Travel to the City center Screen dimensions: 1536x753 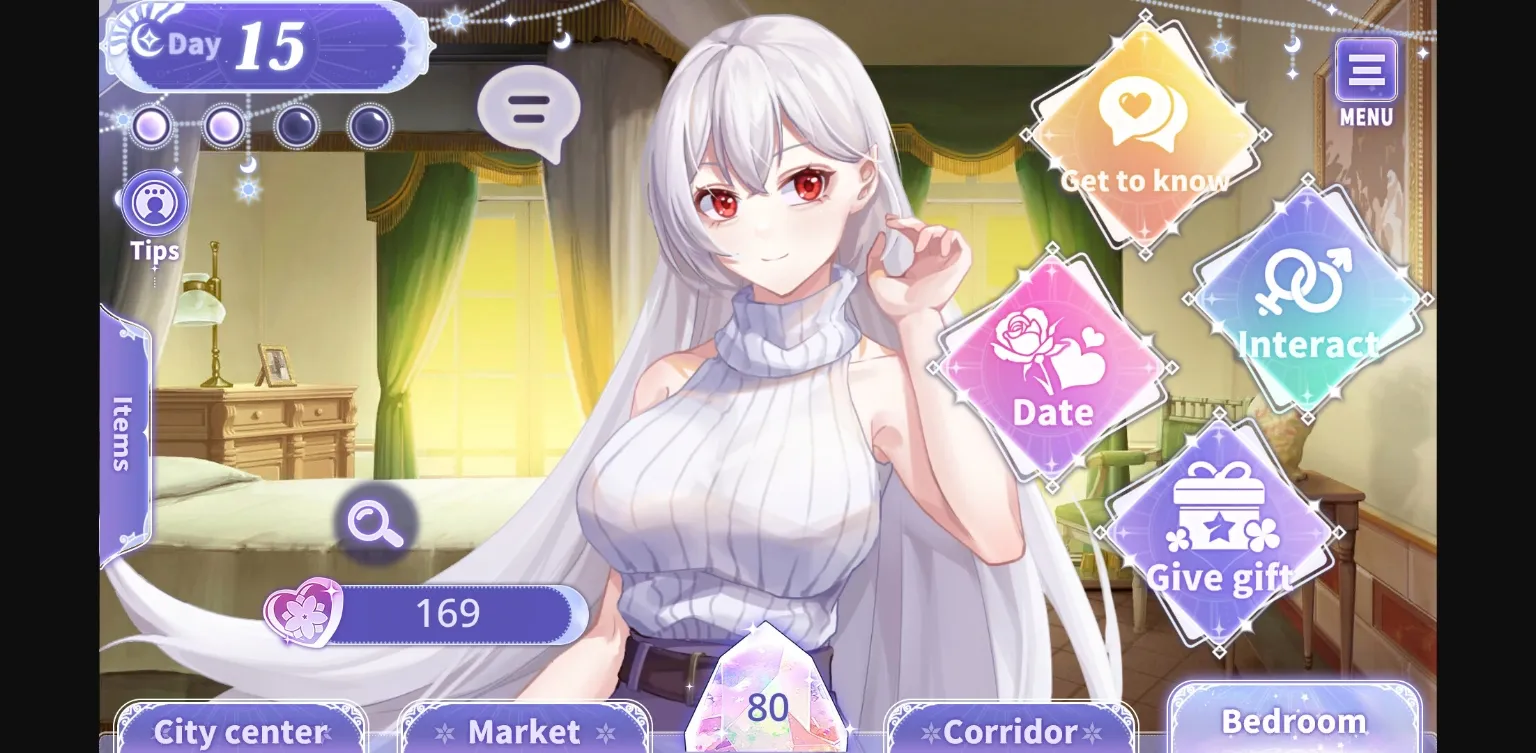(238, 730)
